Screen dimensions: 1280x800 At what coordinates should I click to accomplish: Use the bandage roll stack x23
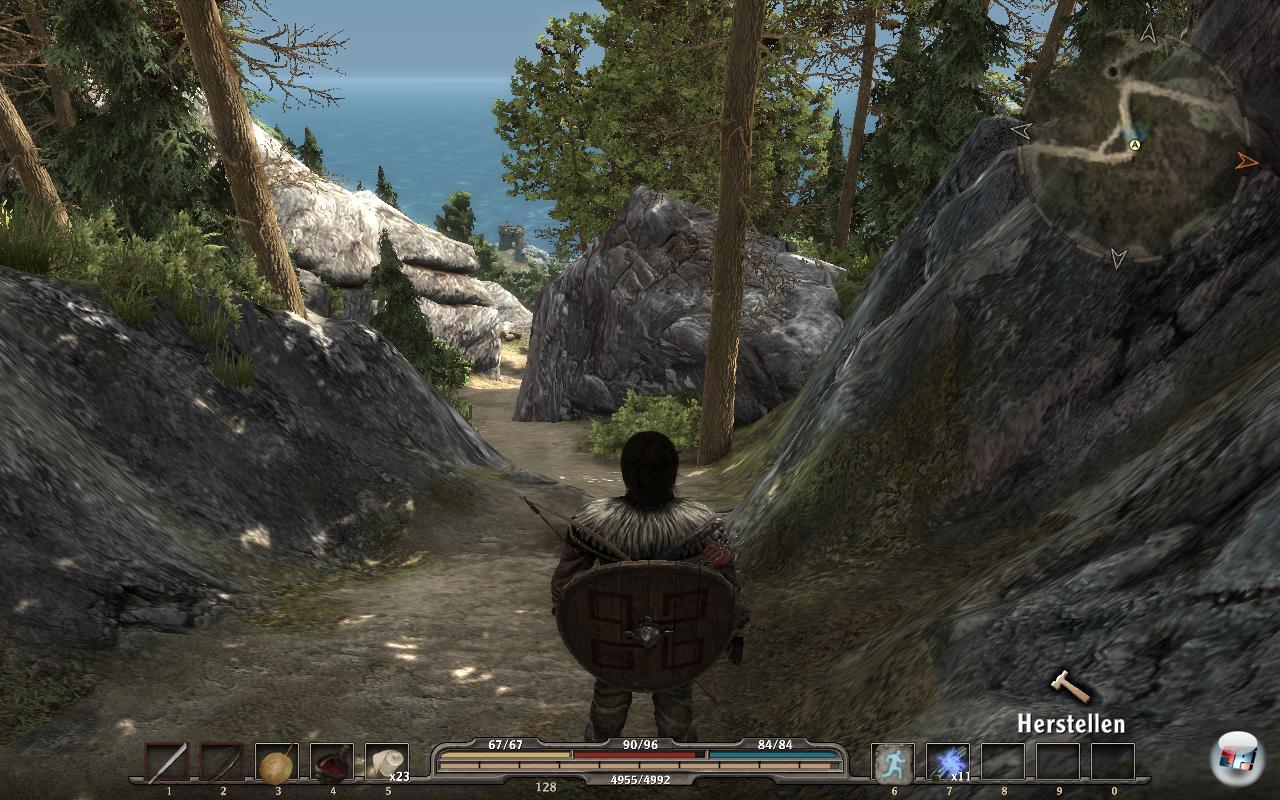387,763
